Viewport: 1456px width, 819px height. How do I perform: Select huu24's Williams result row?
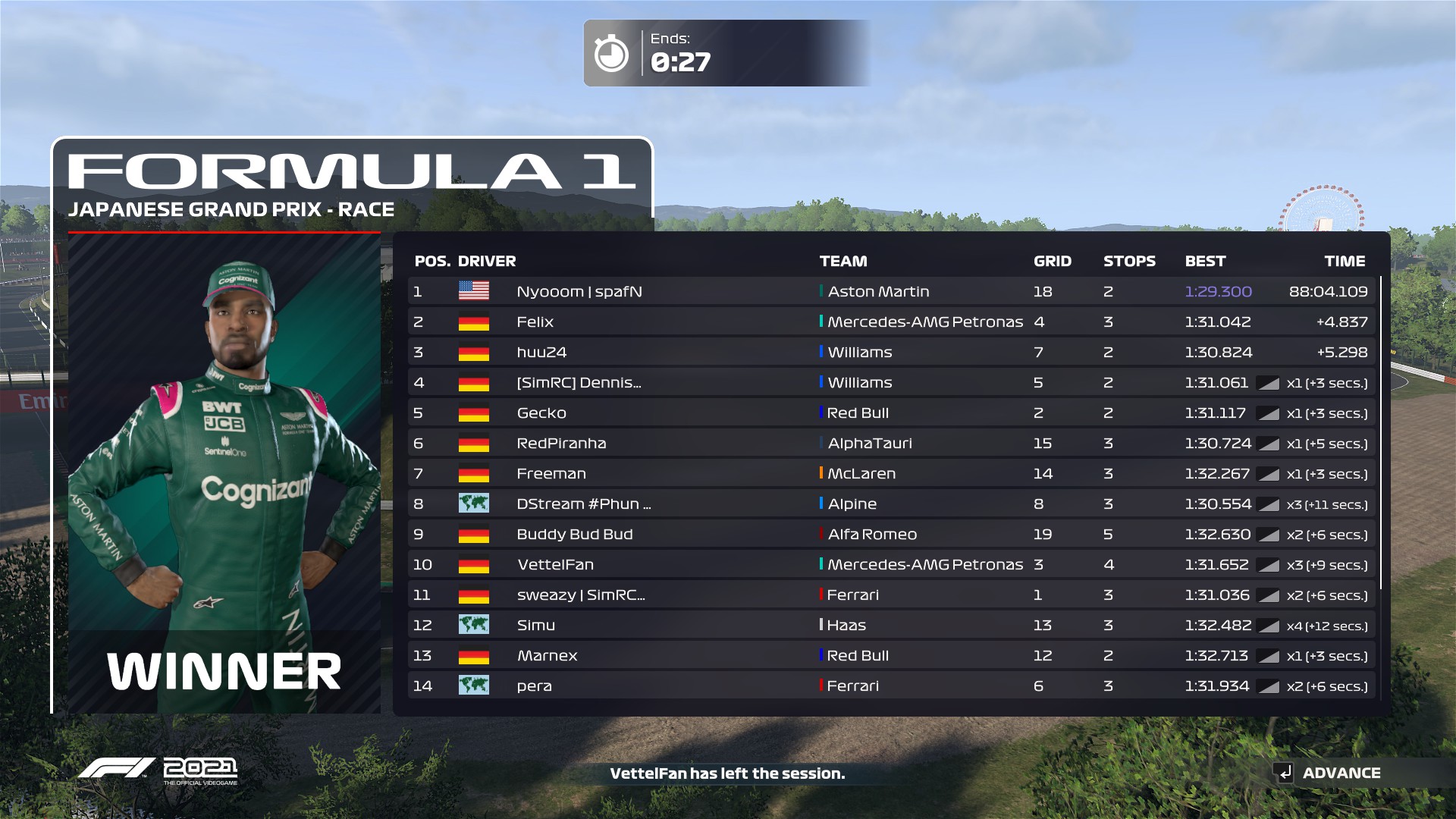[891, 352]
